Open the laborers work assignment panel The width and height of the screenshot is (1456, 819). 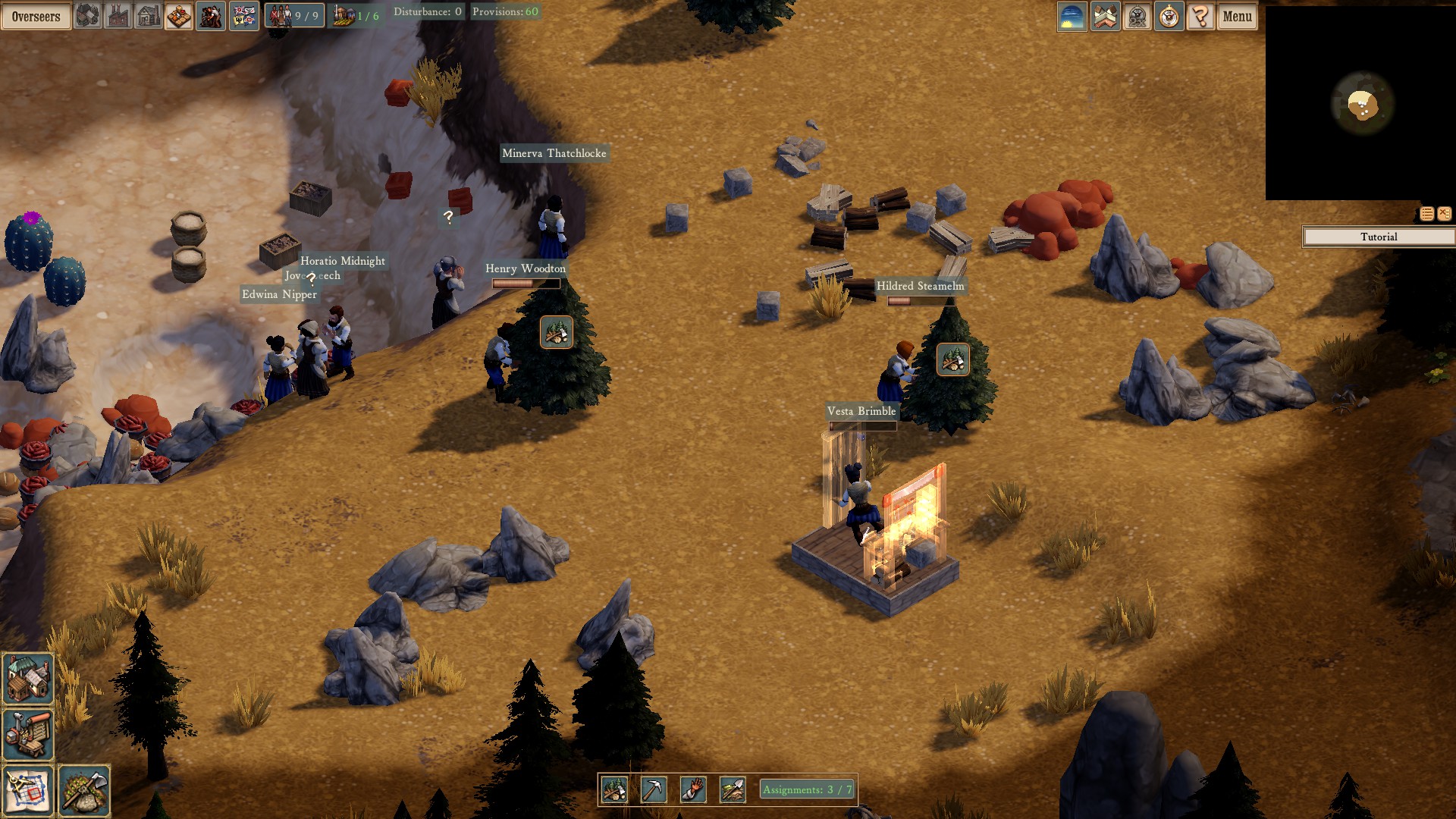pos(210,16)
